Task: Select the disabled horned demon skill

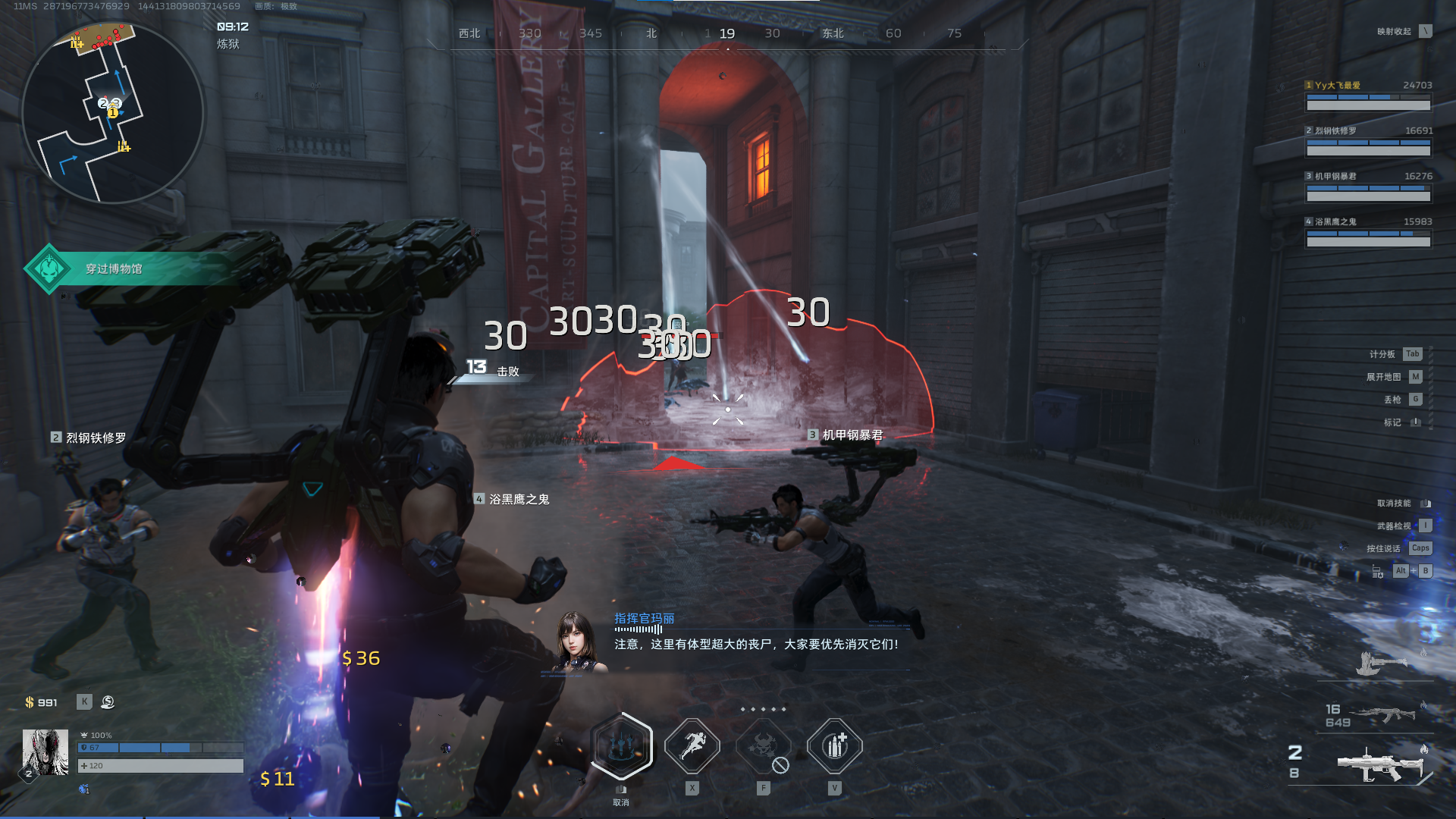Action: point(764,746)
